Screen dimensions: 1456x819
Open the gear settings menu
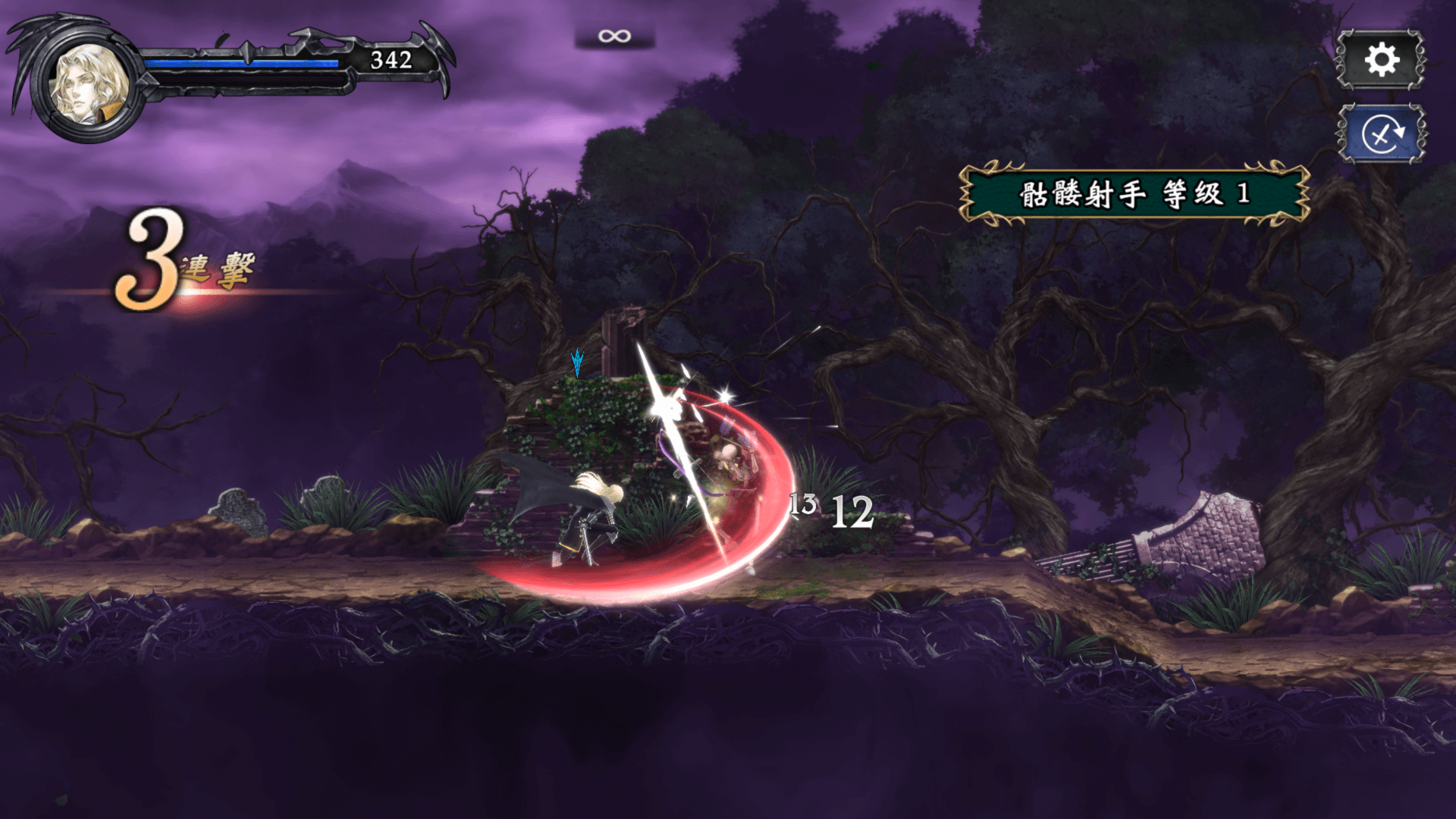pyautogui.click(x=1380, y=60)
